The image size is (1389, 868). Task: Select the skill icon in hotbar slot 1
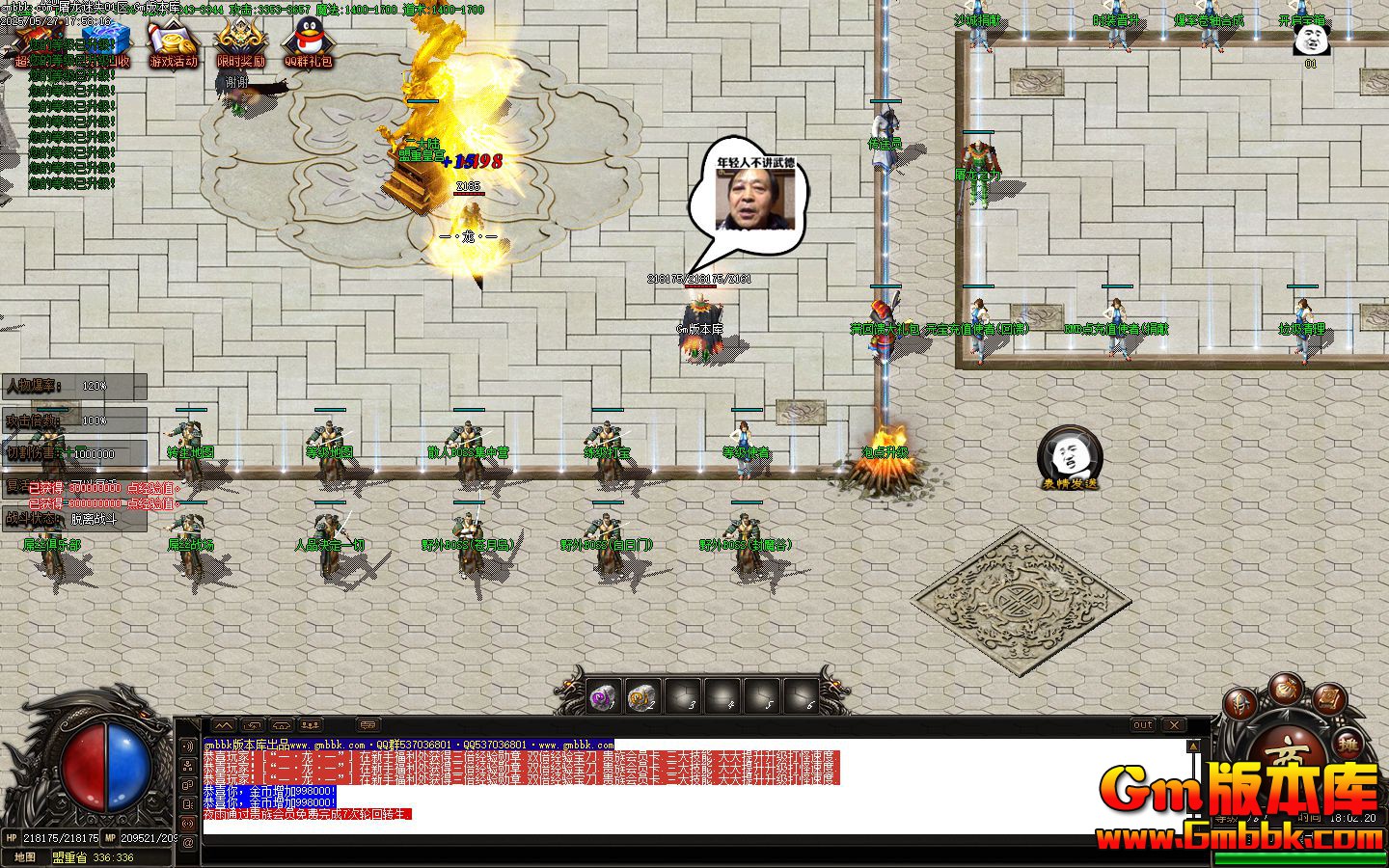[605, 696]
